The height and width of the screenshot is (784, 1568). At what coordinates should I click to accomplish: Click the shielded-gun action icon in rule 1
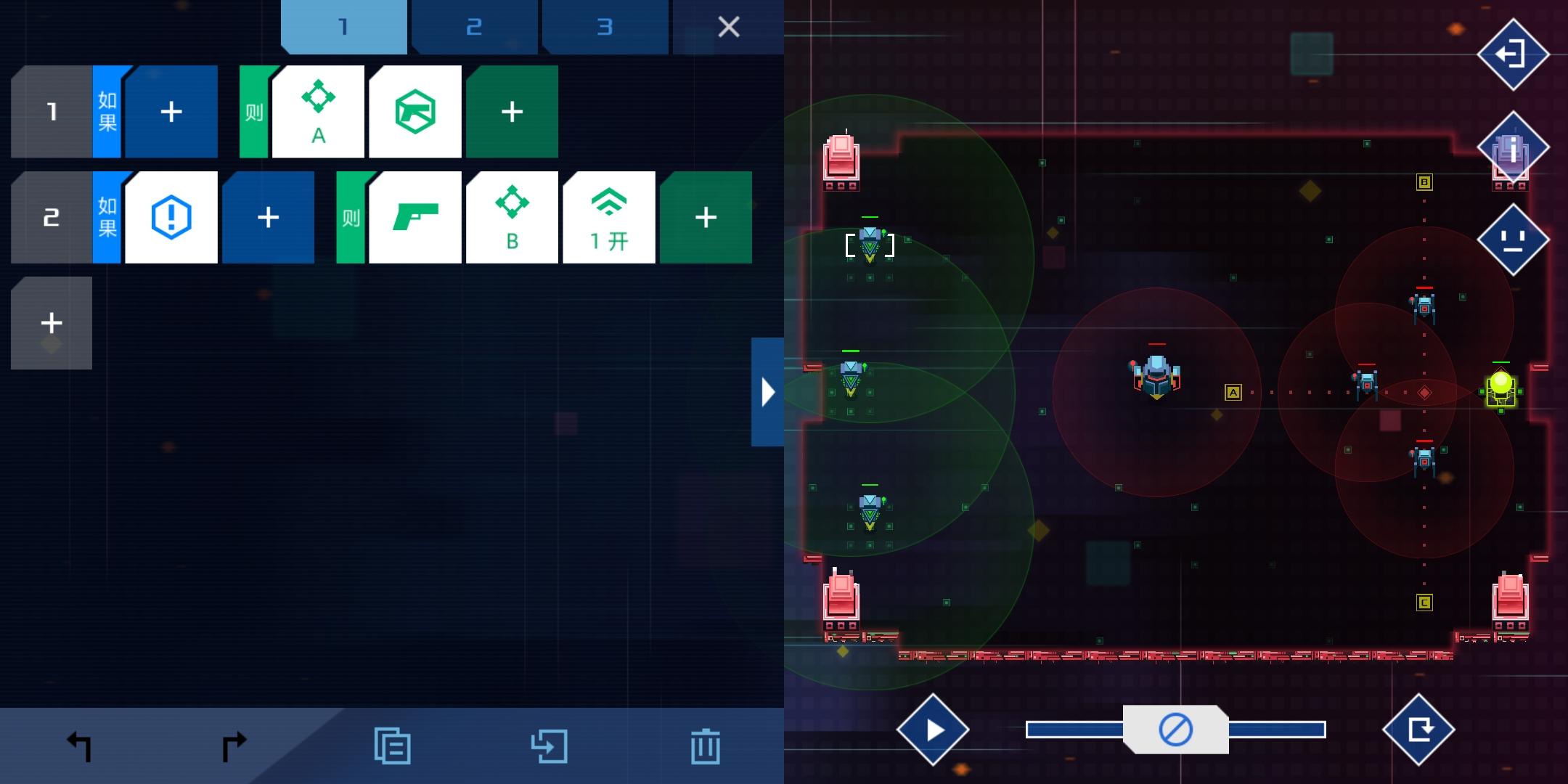pos(415,112)
